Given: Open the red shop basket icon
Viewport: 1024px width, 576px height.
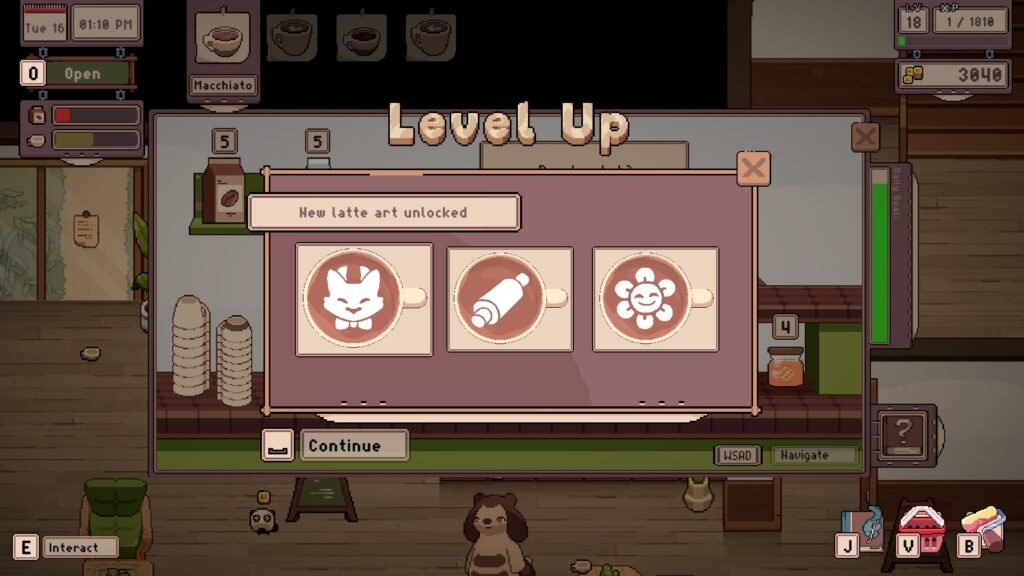Looking at the screenshot, I should coord(920,525).
